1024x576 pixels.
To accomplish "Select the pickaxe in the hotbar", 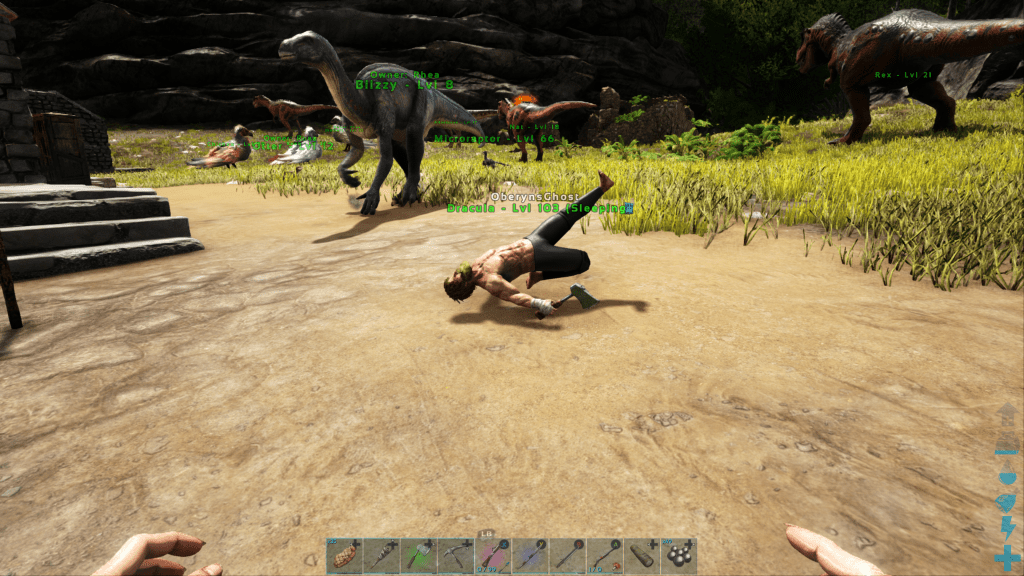I will pyautogui.click(x=455, y=556).
